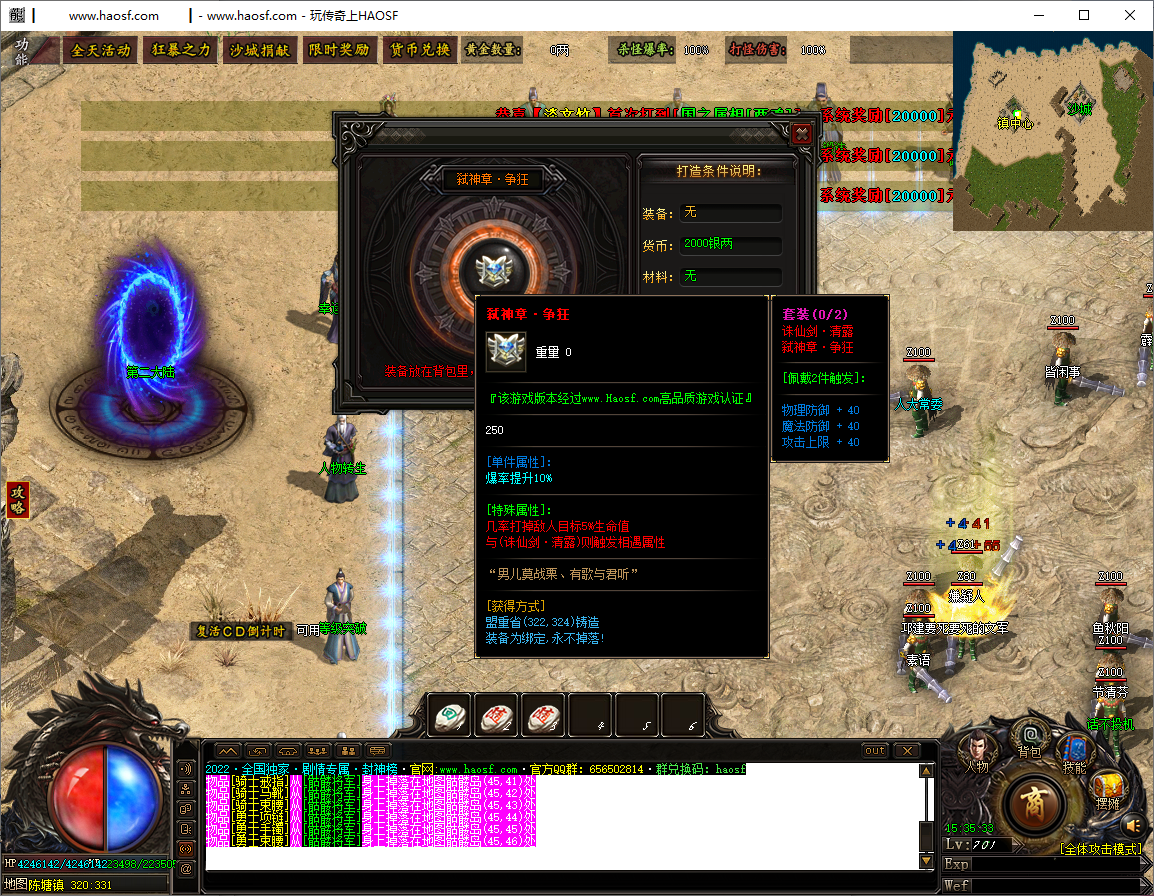
Task: Click the minimap
Action: (x=1052, y=131)
